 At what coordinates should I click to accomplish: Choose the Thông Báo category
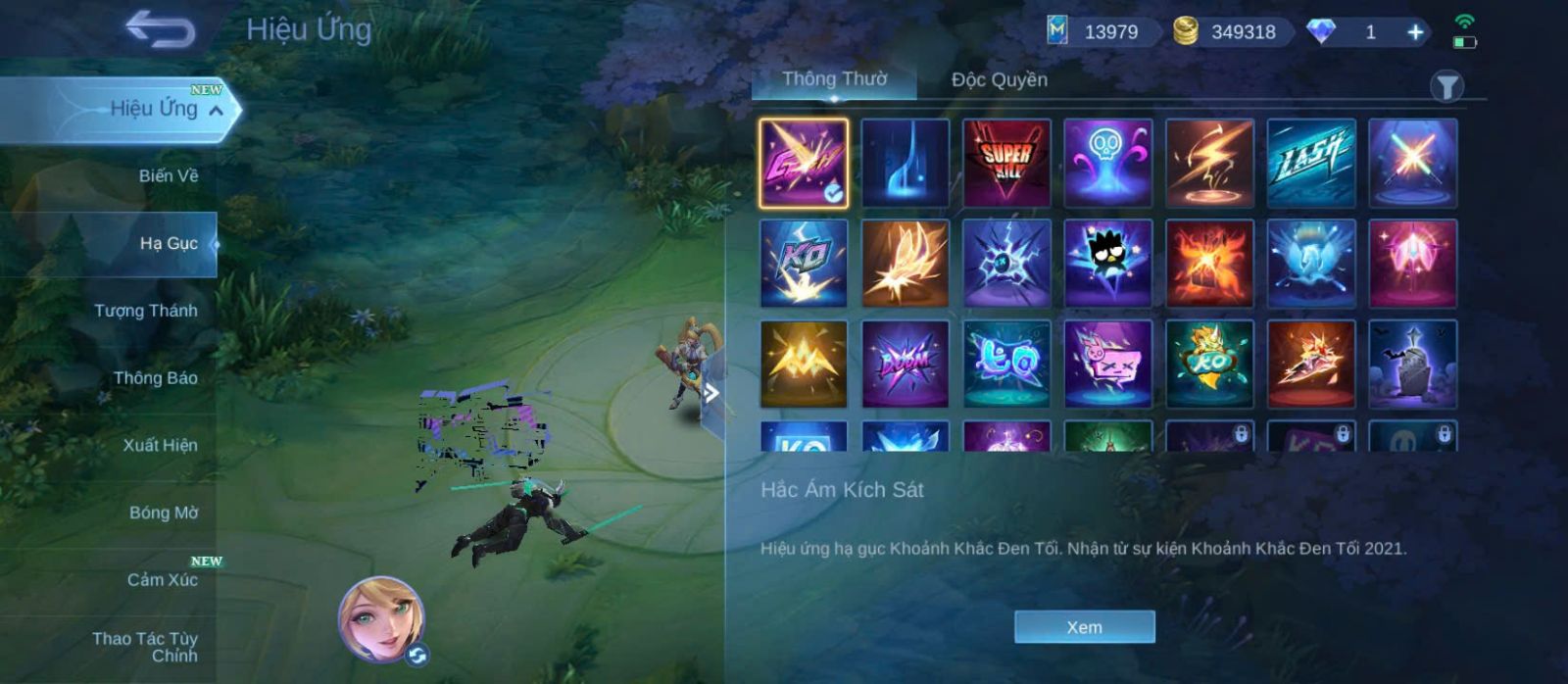tap(155, 378)
